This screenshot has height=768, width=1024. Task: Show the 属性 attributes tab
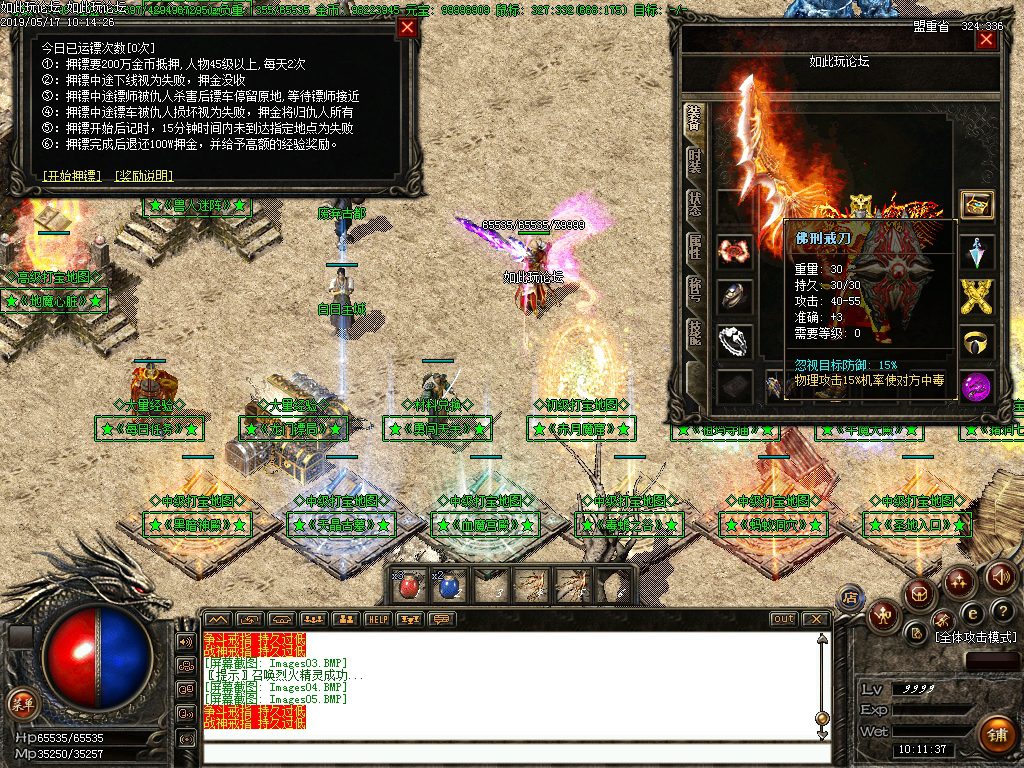point(694,247)
